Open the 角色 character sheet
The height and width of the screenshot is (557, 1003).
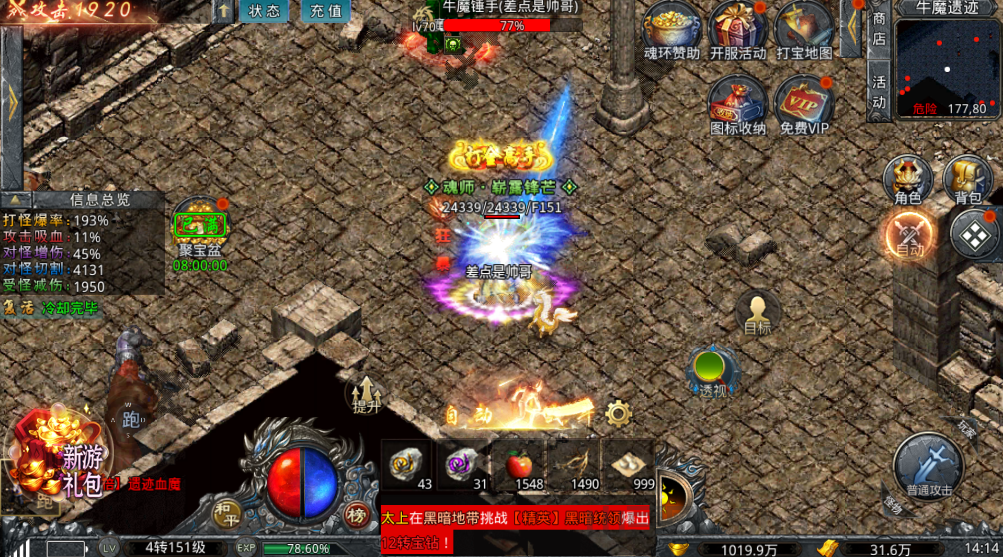coord(907,178)
